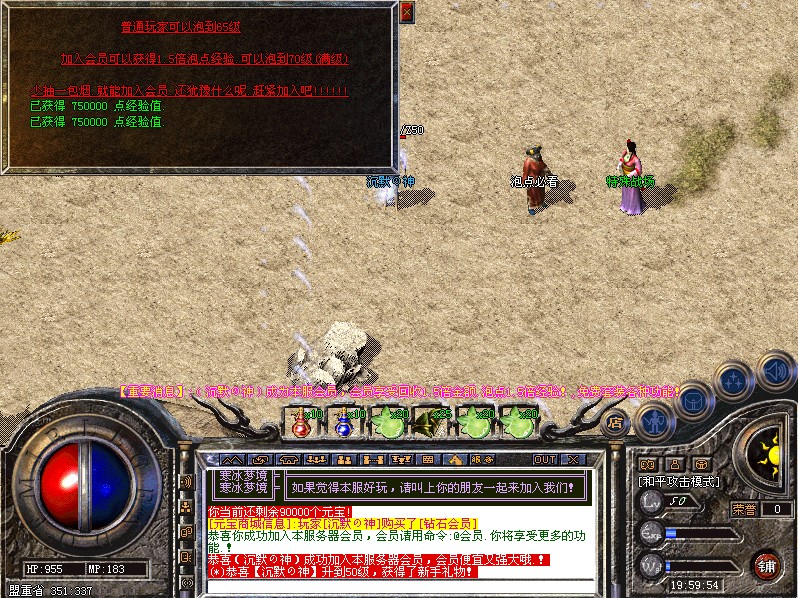Open the 服务 service toolbar button
The image size is (798, 598).
point(481,459)
